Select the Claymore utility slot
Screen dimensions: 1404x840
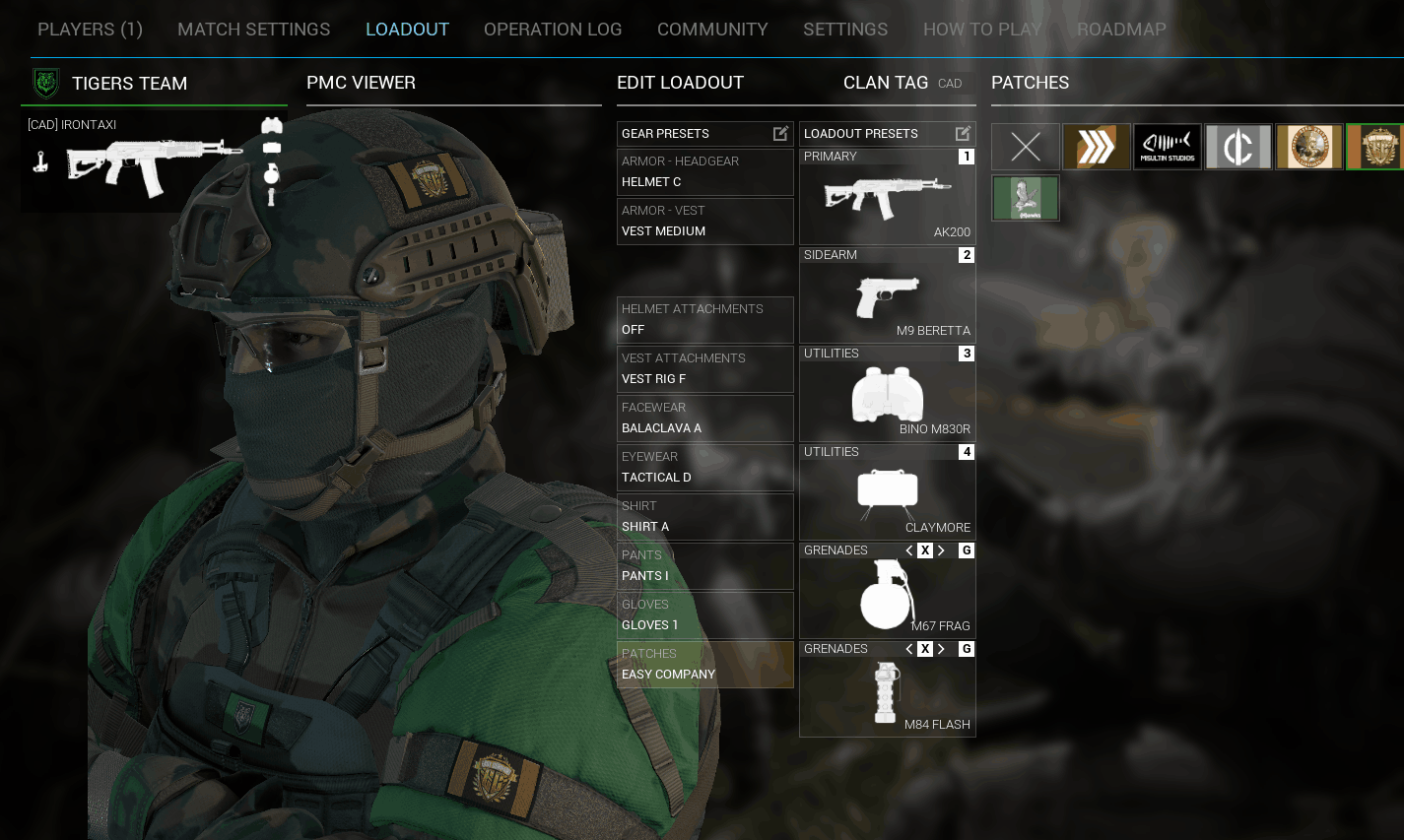click(887, 492)
